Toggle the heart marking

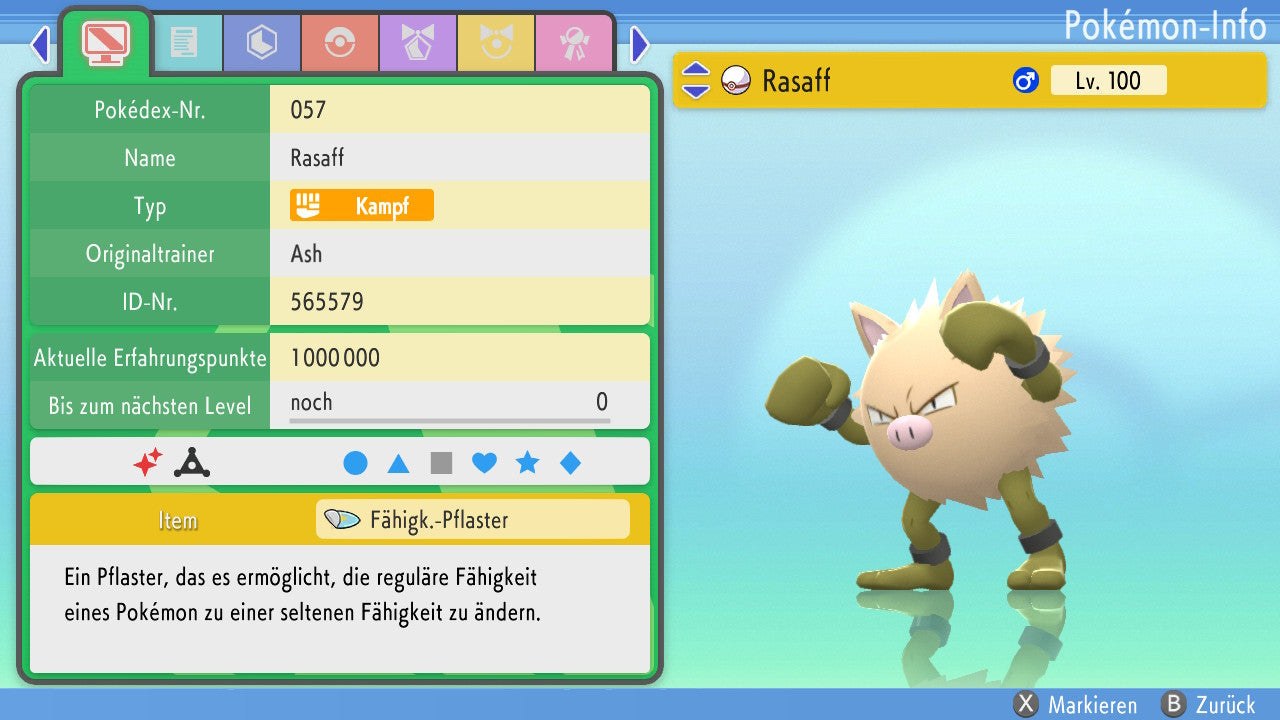(x=484, y=463)
